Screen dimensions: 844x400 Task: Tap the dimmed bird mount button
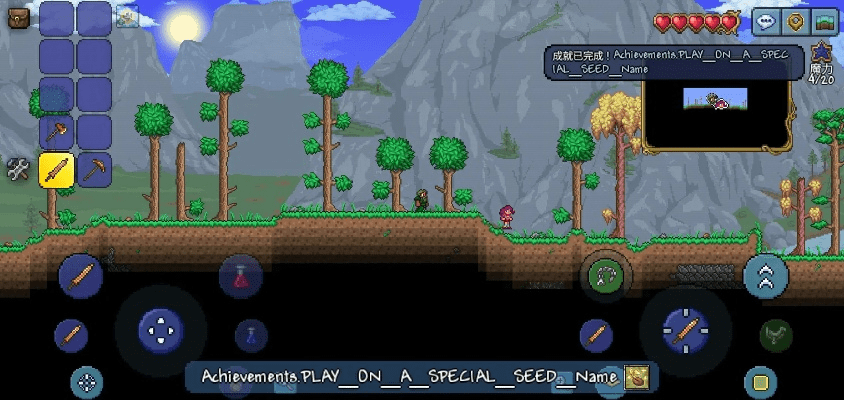pos(775,335)
